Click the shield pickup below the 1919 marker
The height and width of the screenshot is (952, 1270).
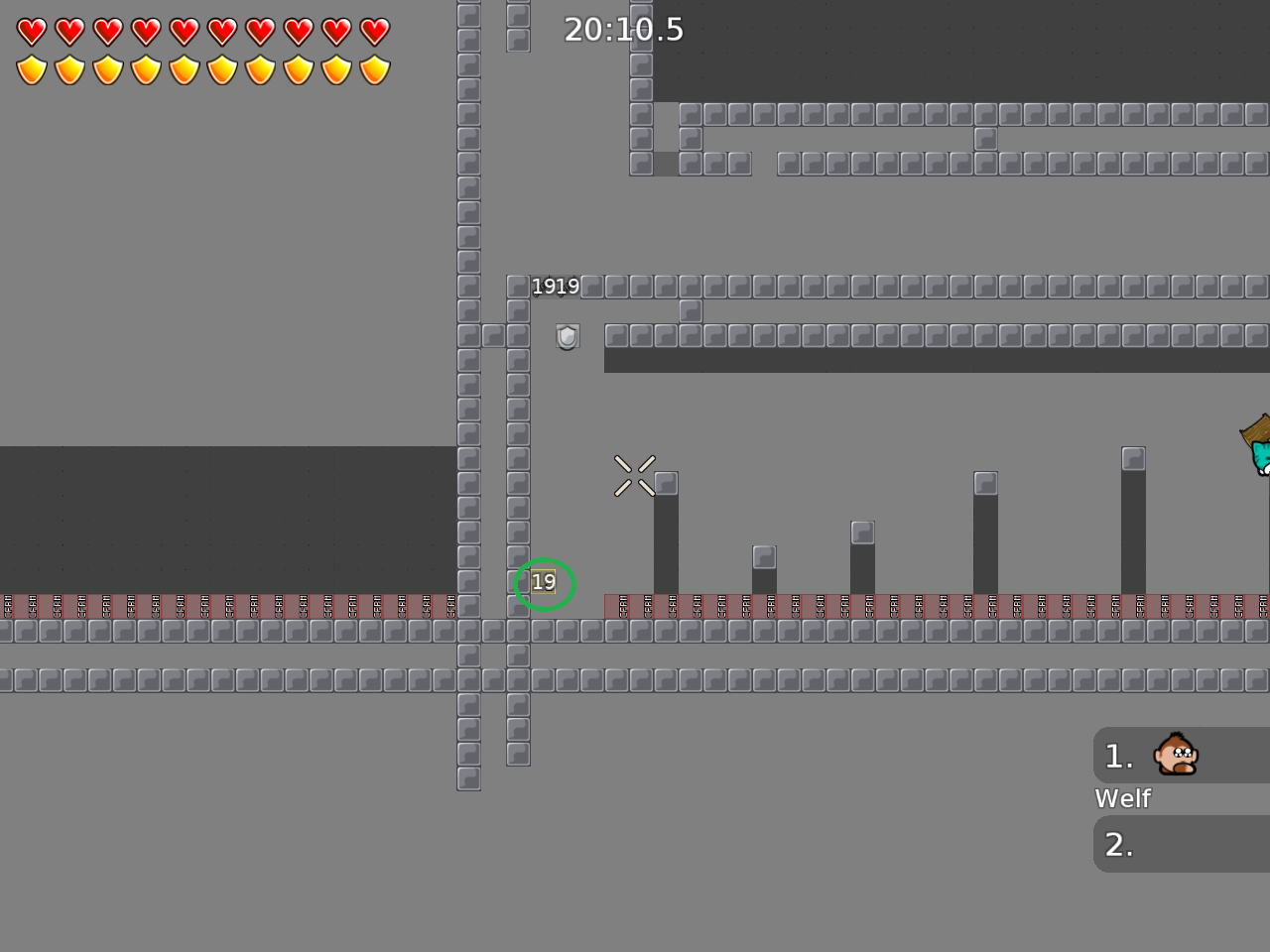click(566, 337)
